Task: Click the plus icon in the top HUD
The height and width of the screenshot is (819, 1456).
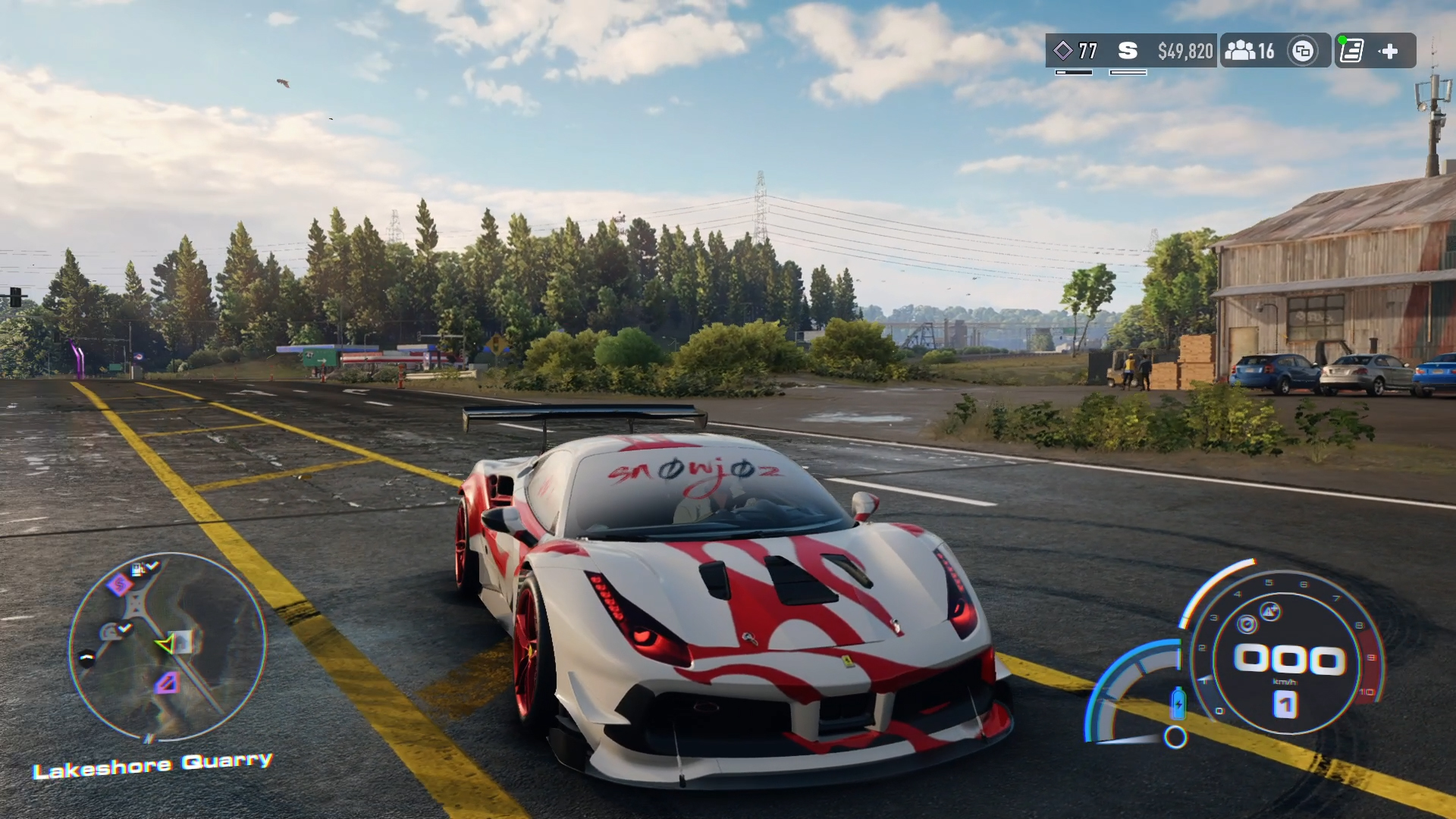Action: (1389, 51)
